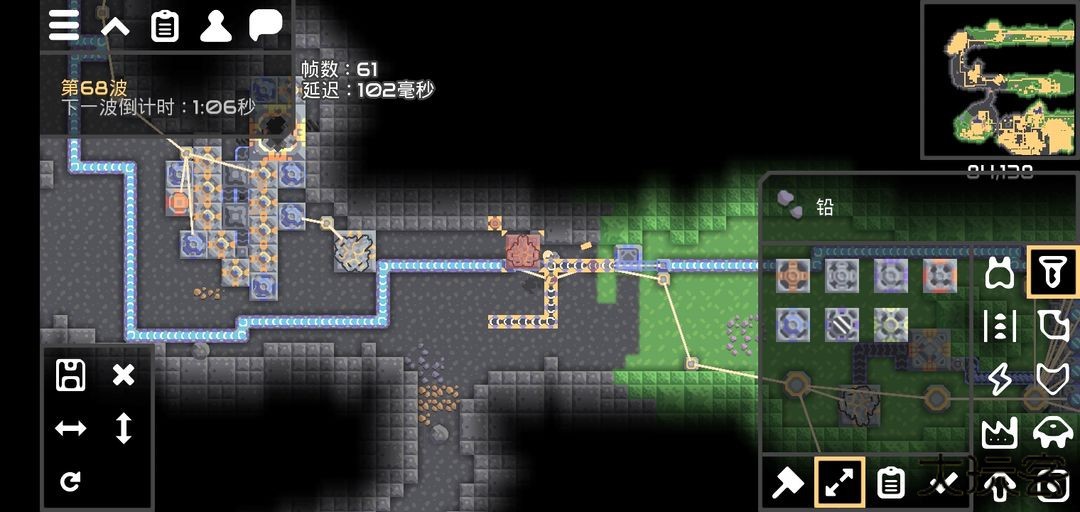Image resolution: width=1080 pixels, height=512 pixels.
Task: Flip the selection horizontally
Action: click(71, 428)
